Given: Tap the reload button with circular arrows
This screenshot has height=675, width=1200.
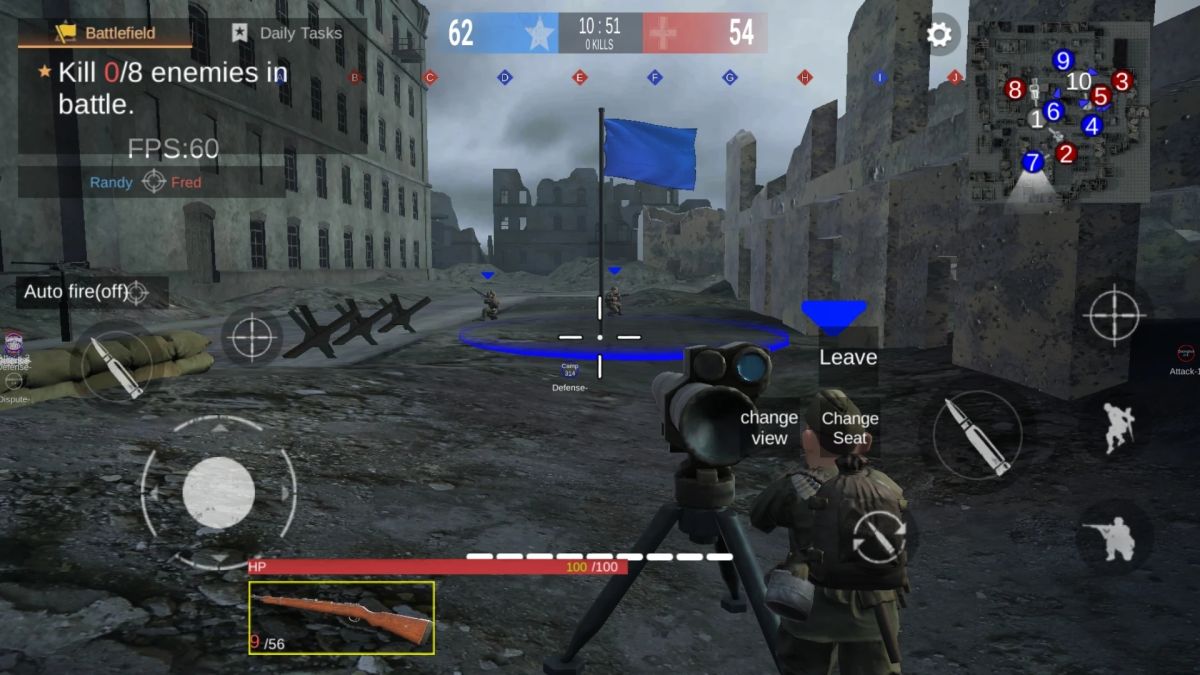Looking at the screenshot, I should click(879, 536).
